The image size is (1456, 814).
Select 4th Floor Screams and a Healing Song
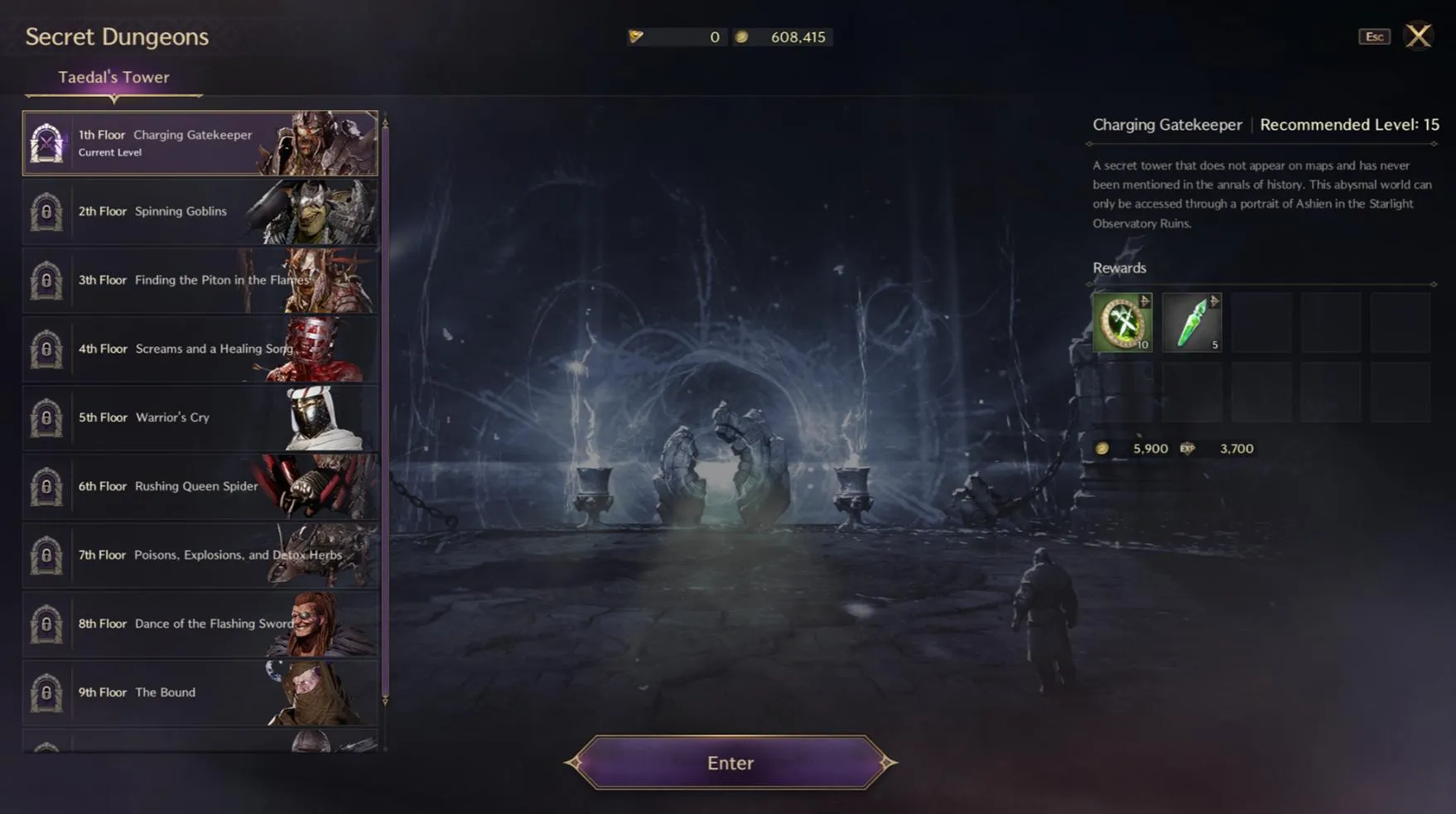[x=199, y=349]
